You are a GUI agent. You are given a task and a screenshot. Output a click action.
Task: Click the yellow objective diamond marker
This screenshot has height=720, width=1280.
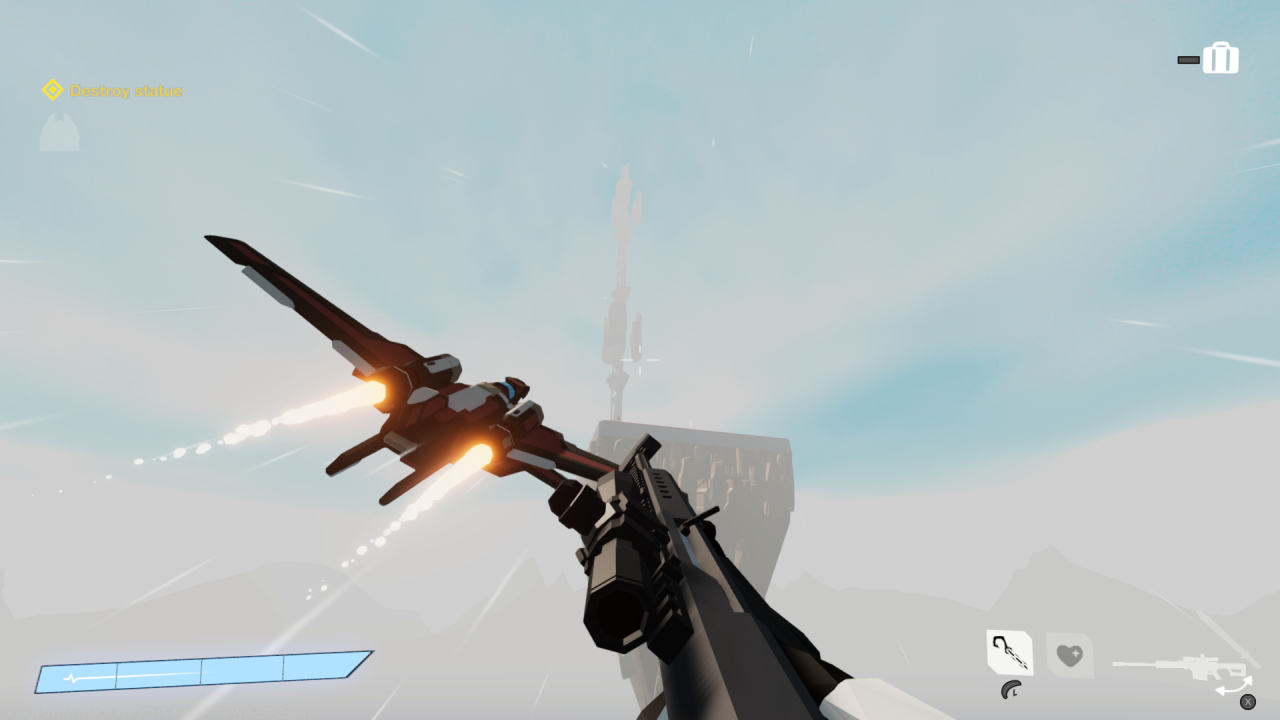tap(52, 90)
